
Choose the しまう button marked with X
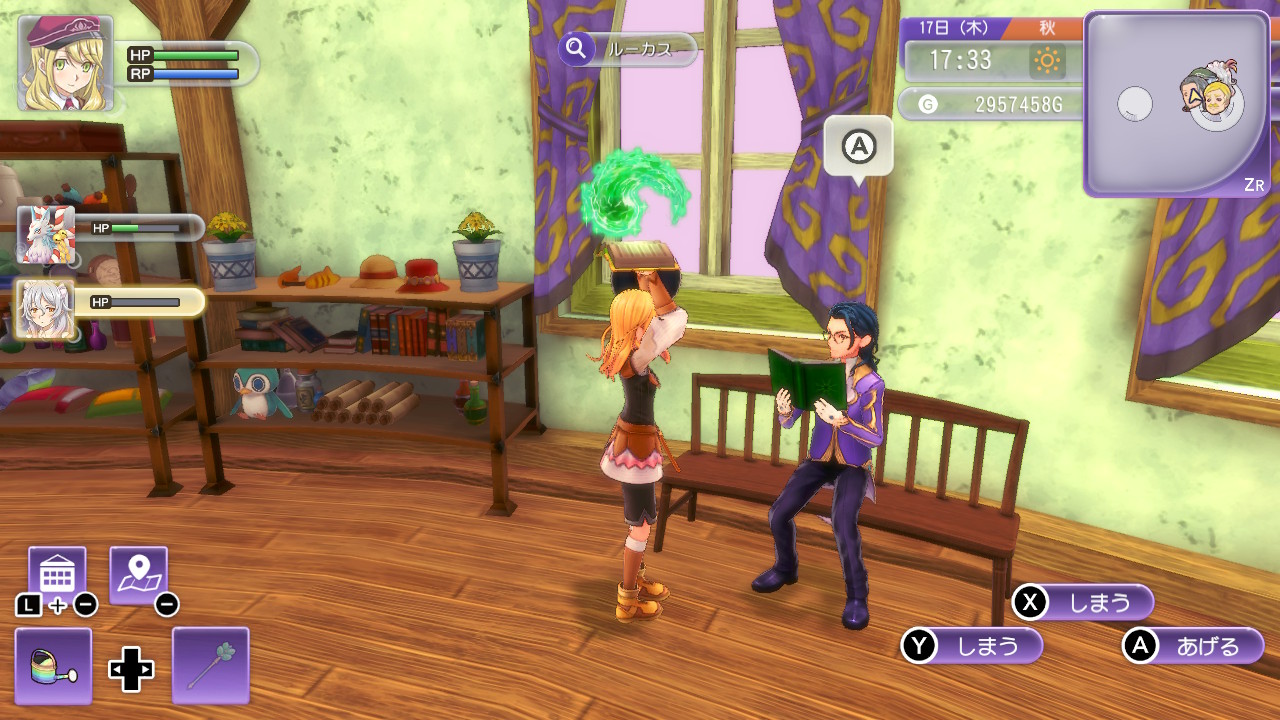pyautogui.click(x=1084, y=602)
